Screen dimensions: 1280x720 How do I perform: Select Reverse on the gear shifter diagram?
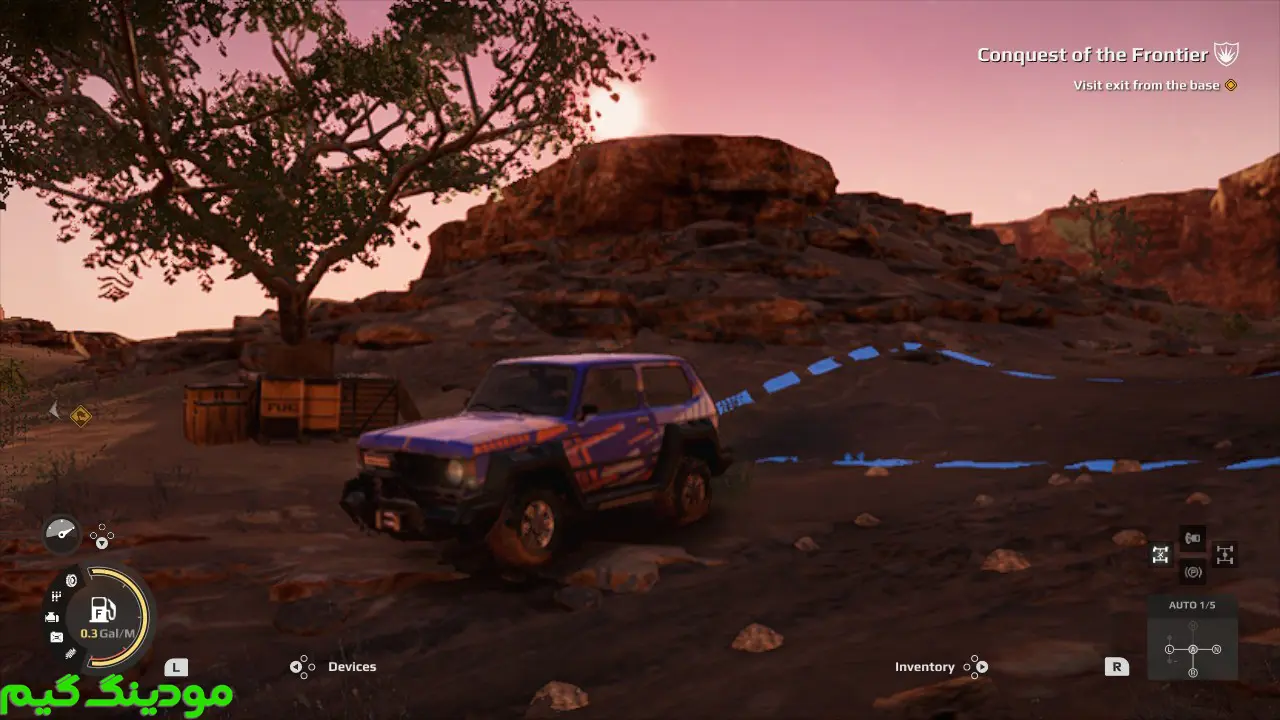[1192, 672]
